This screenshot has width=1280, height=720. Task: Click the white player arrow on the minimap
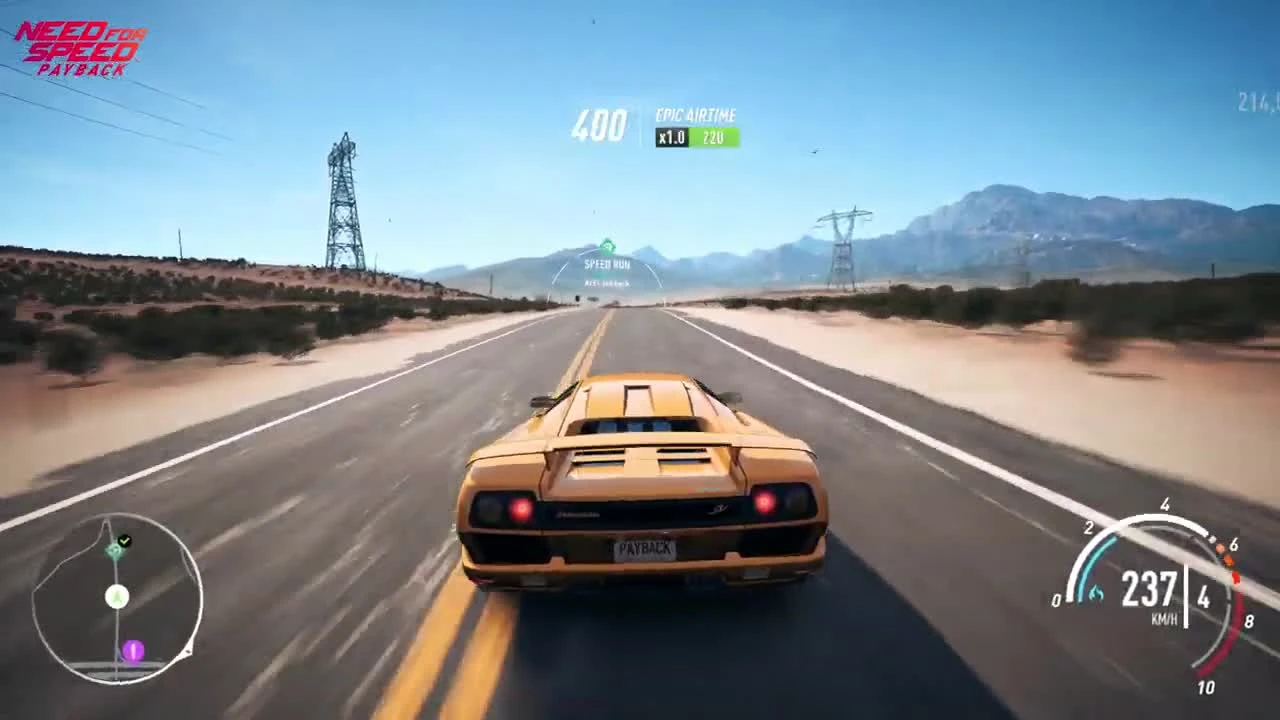click(117, 597)
